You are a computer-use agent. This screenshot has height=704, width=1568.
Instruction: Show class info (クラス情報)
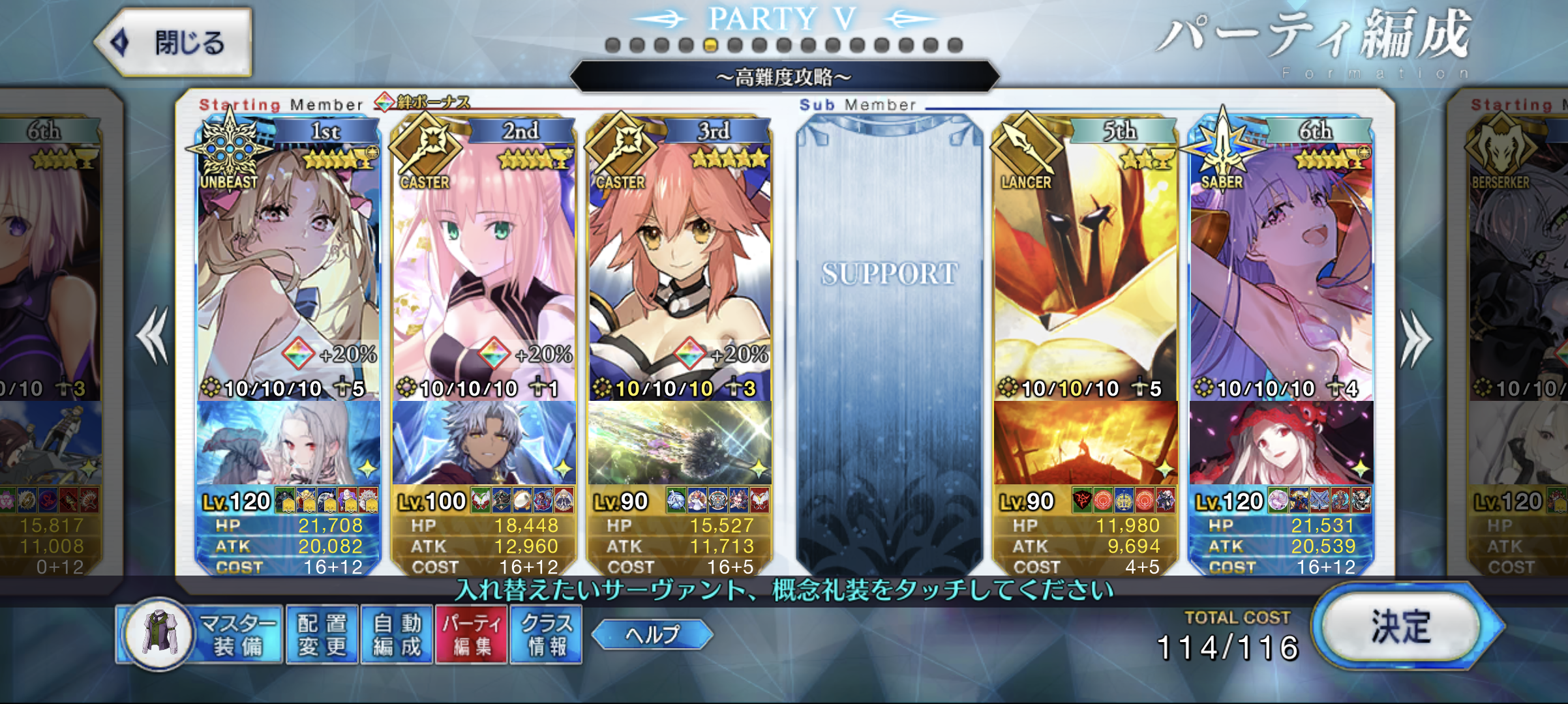(x=547, y=634)
